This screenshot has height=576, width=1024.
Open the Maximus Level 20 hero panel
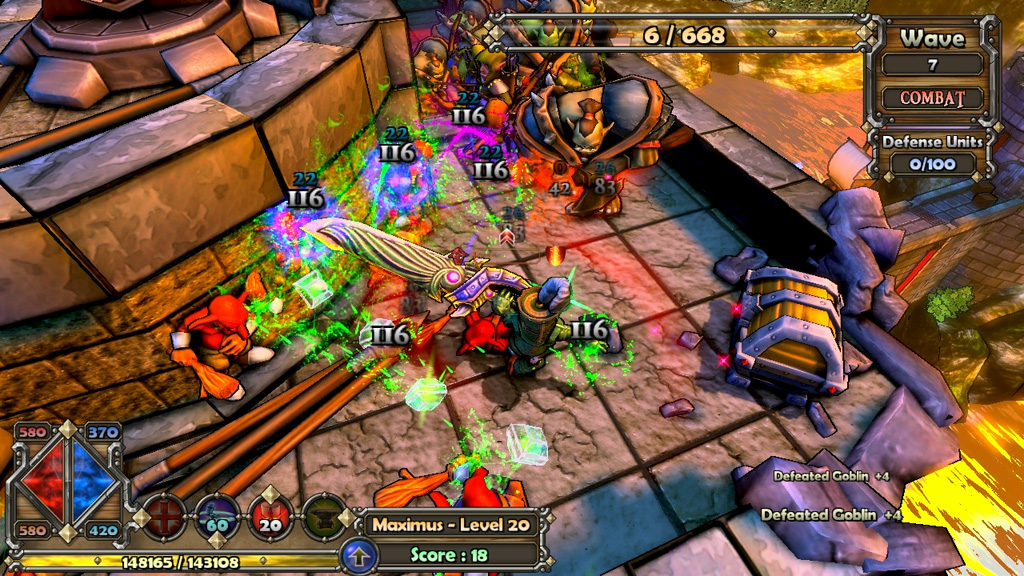click(x=448, y=524)
